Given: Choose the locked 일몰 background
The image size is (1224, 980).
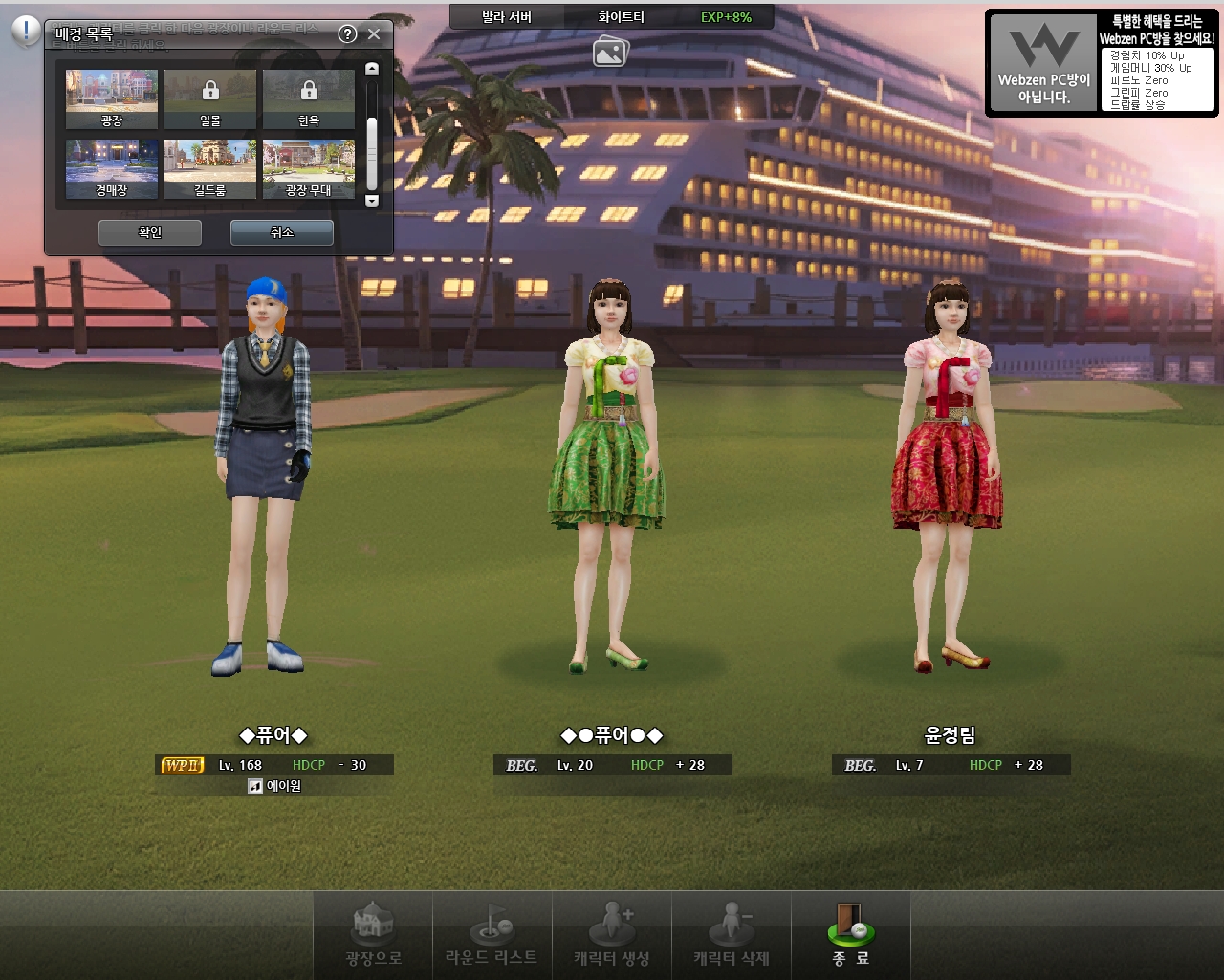Looking at the screenshot, I should (210, 98).
